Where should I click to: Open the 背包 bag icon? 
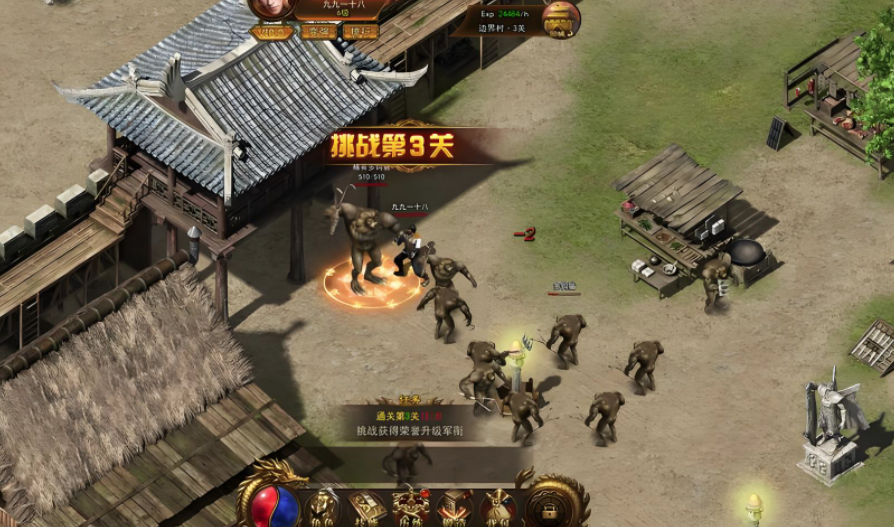point(498,506)
